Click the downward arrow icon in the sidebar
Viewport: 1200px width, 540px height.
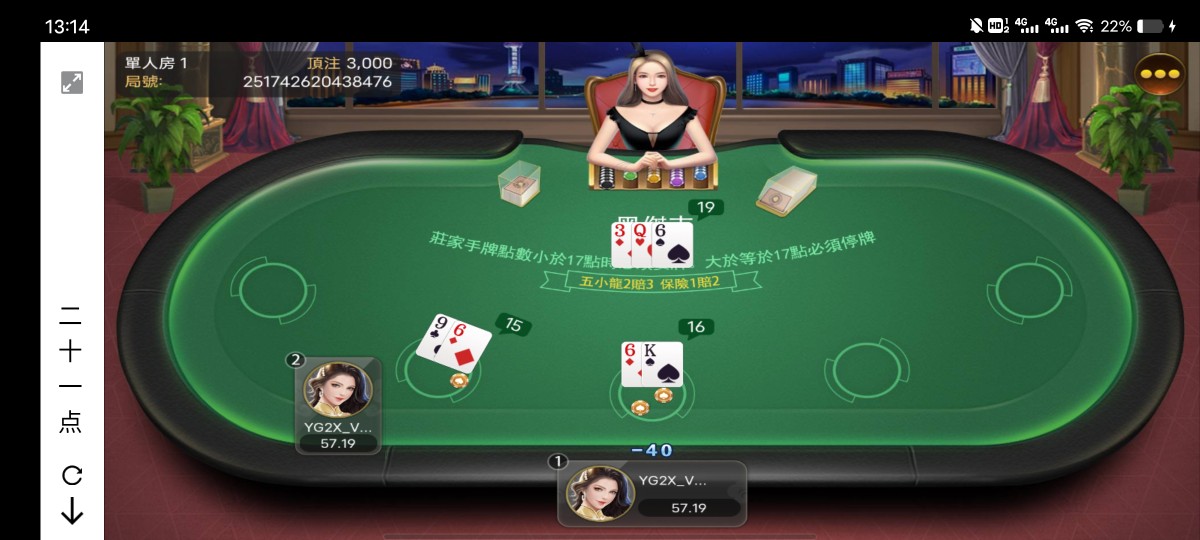click(x=72, y=512)
